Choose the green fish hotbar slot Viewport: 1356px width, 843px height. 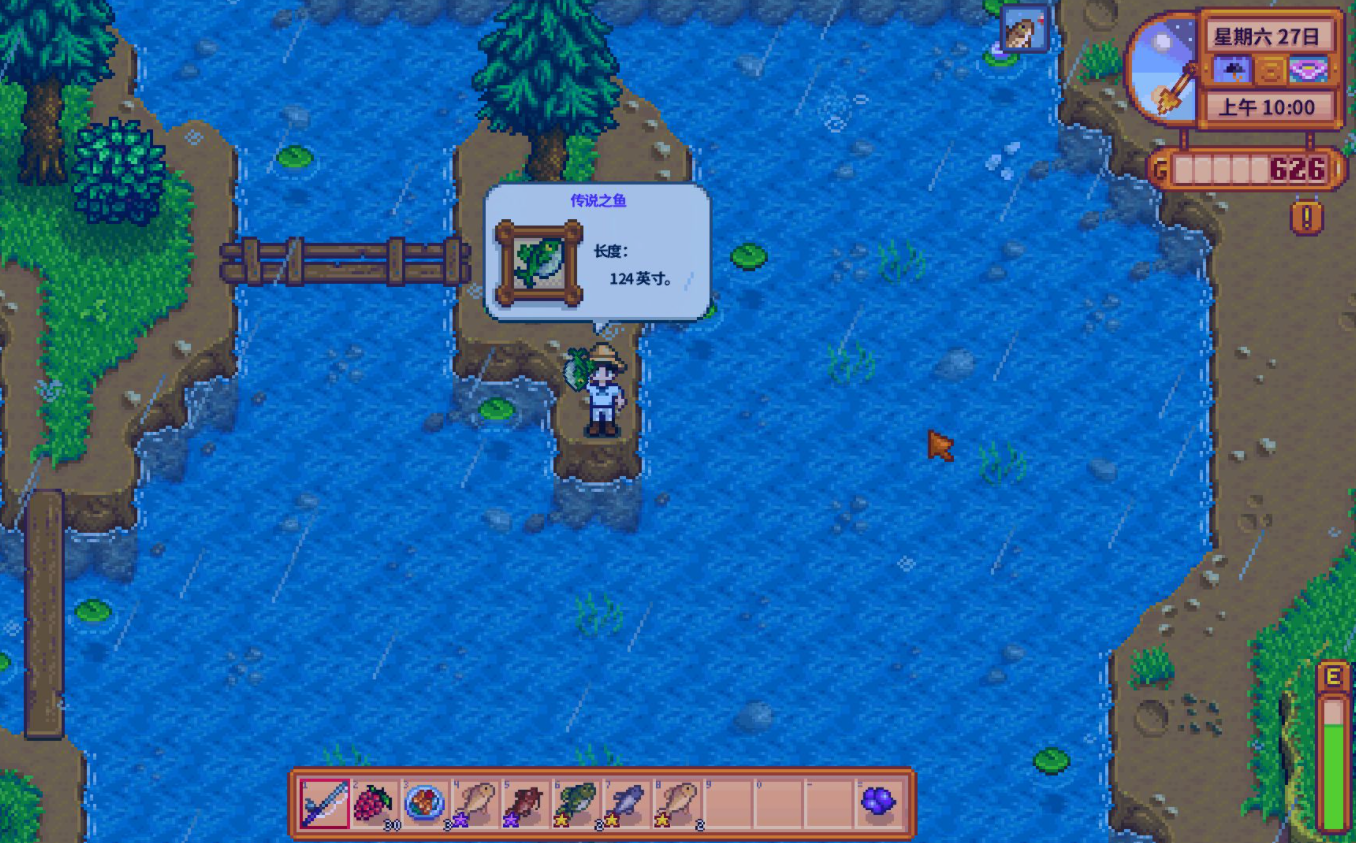577,803
